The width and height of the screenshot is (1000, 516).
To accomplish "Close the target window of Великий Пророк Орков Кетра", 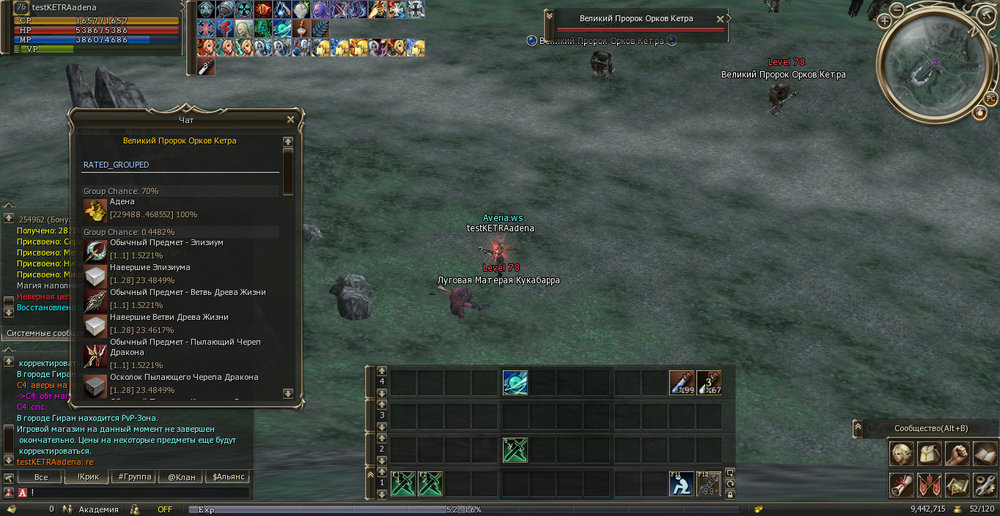I will 721,19.
